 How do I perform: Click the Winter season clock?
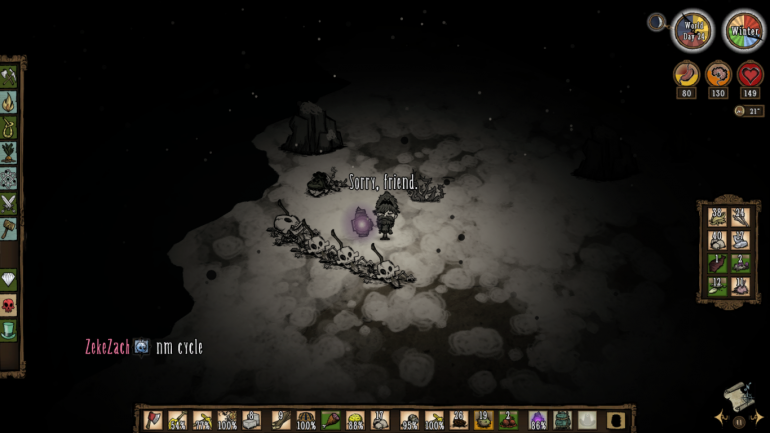click(743, 31)
